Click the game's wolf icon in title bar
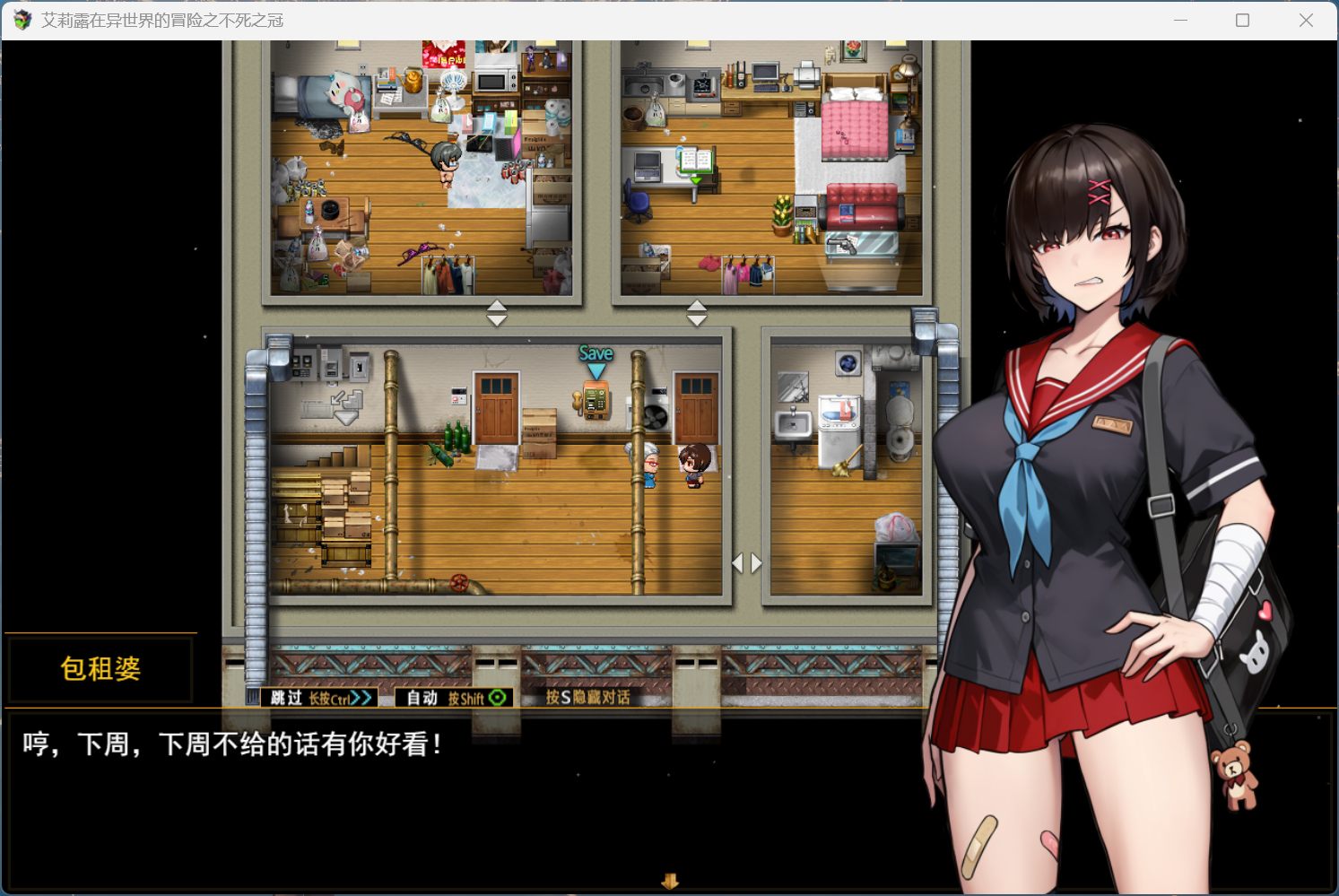Viewport: 1339px width, 896px height. click(x=20, y=20)
